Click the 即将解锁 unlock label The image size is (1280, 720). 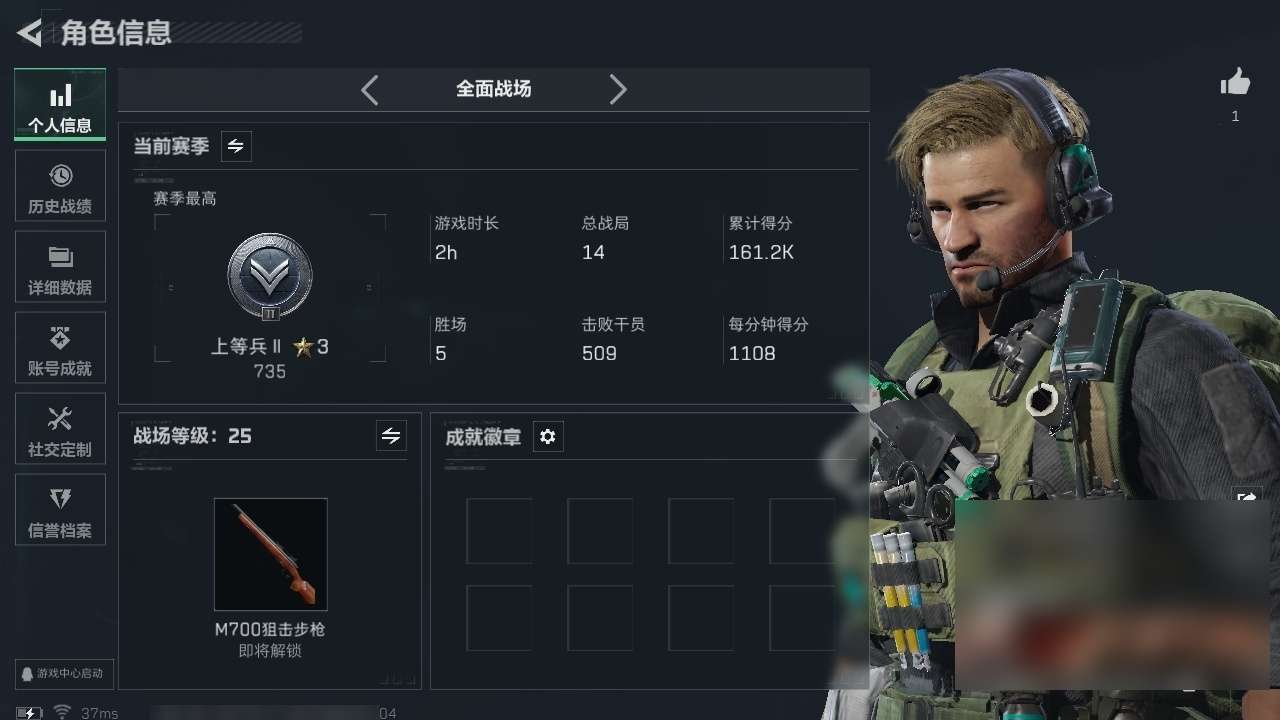(270, 649)
